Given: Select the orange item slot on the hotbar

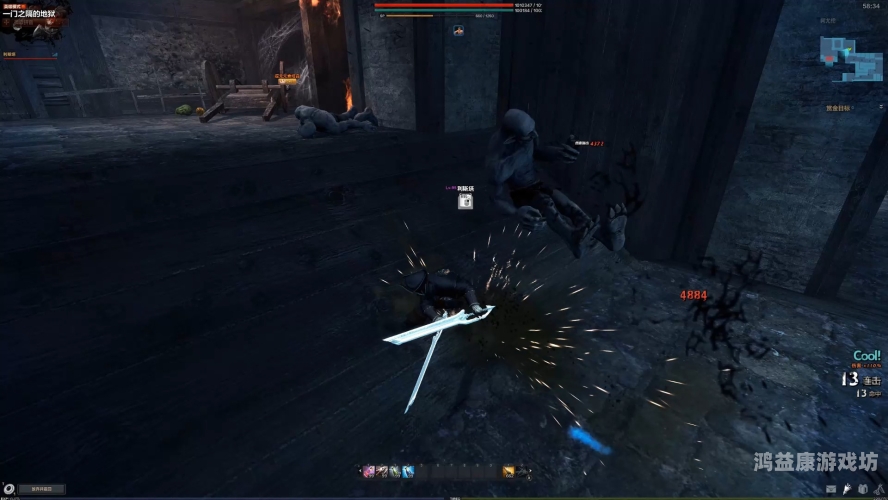Looking at the screenshot, I should point(508,471).
